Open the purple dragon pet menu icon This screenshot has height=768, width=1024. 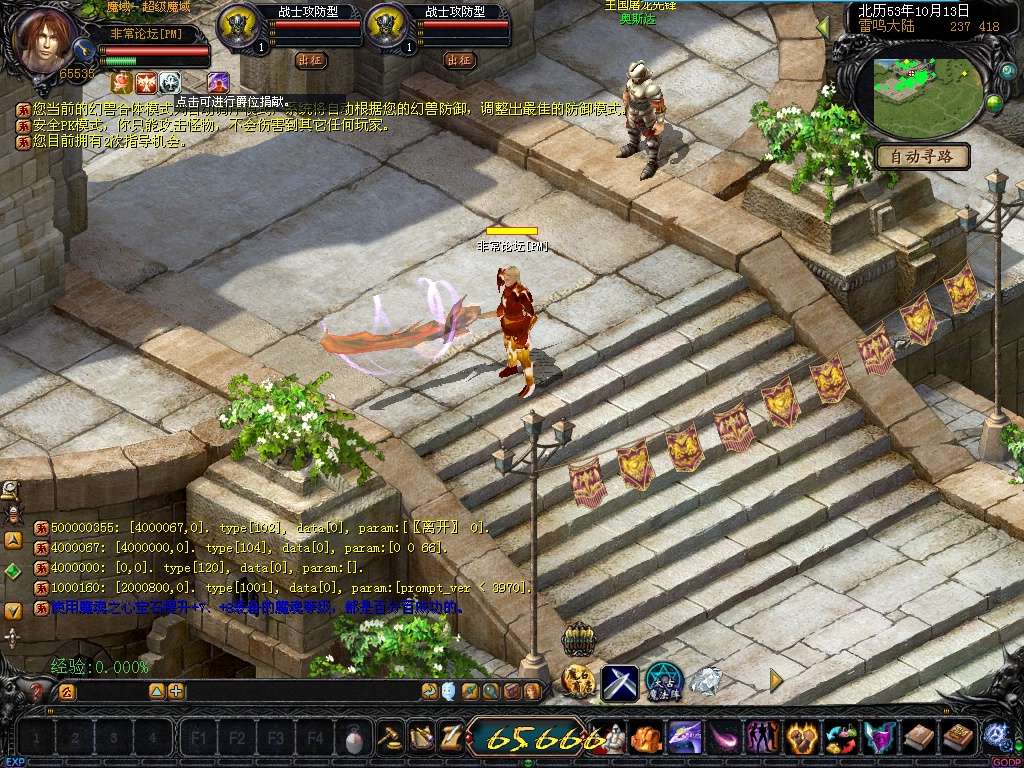(x=685, y=738)
